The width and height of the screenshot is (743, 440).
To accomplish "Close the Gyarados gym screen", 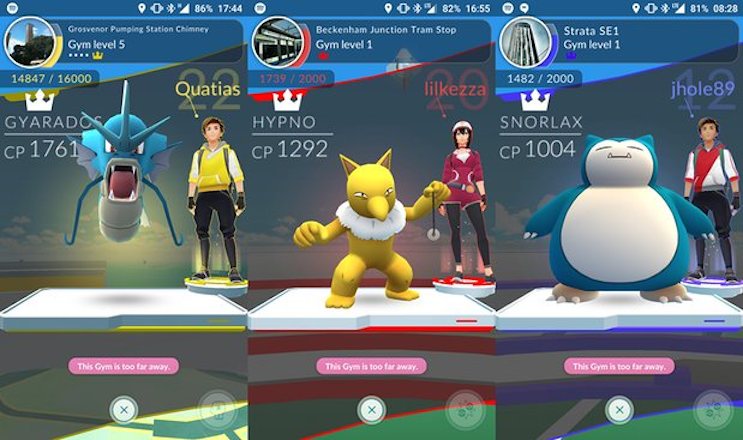I will tap(123, 409).
